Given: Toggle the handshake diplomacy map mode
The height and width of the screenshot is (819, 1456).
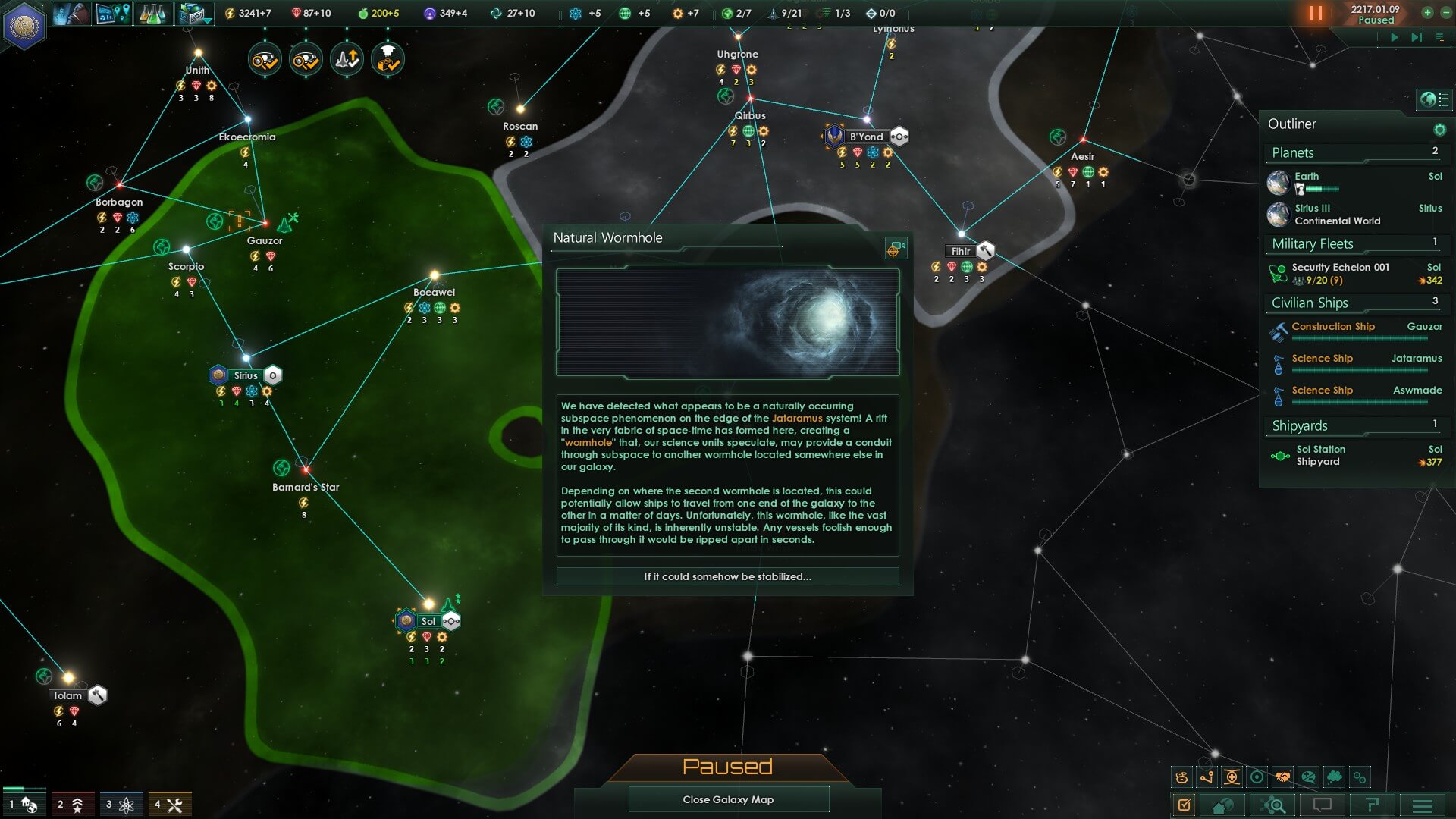Looking at the screenshot, I should pyautogui.click(x=1282, y=777).
